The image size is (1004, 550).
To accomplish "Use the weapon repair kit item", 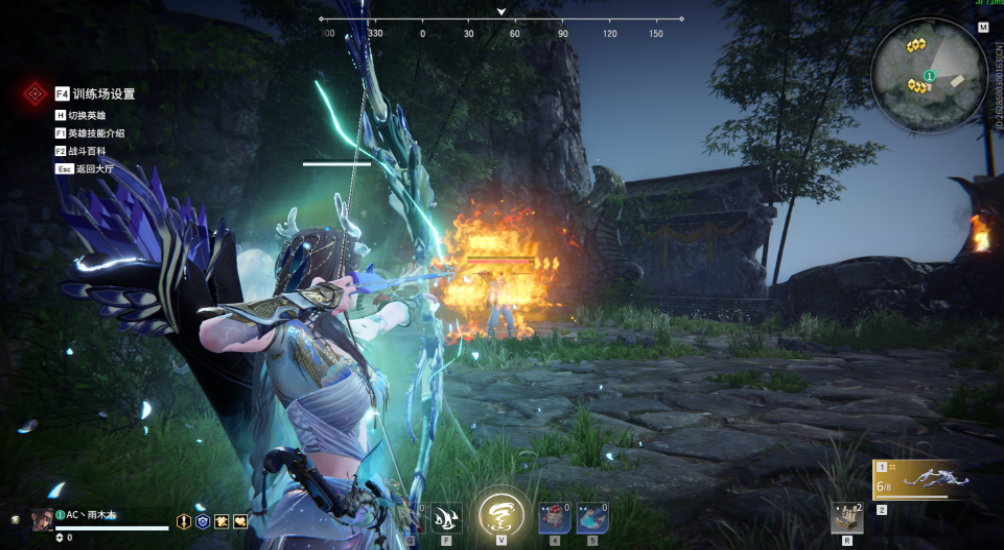I will (847, 515).
